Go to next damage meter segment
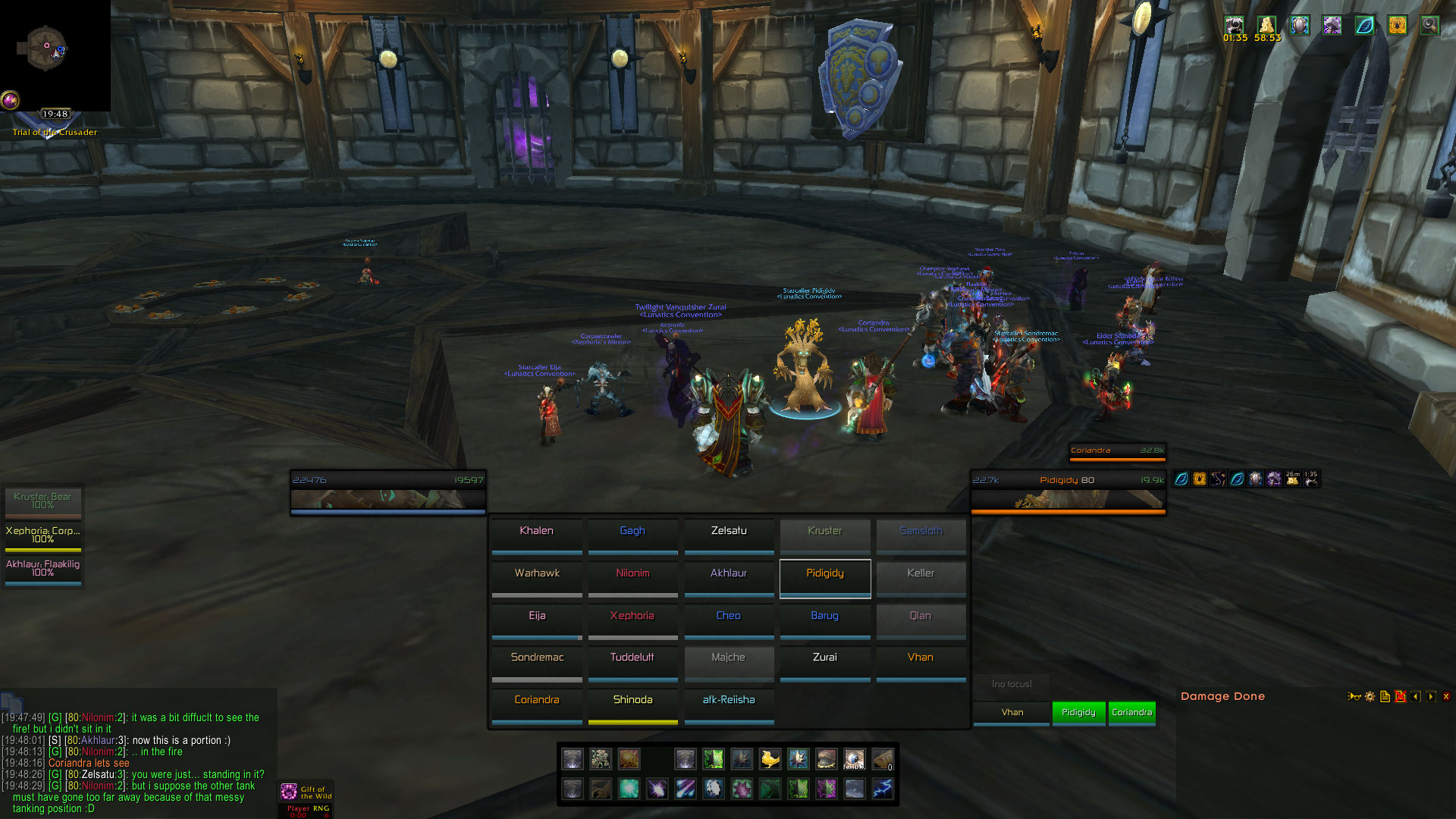The width and height of the screenshot is (1456, 819). click(x=1430, y=697)
